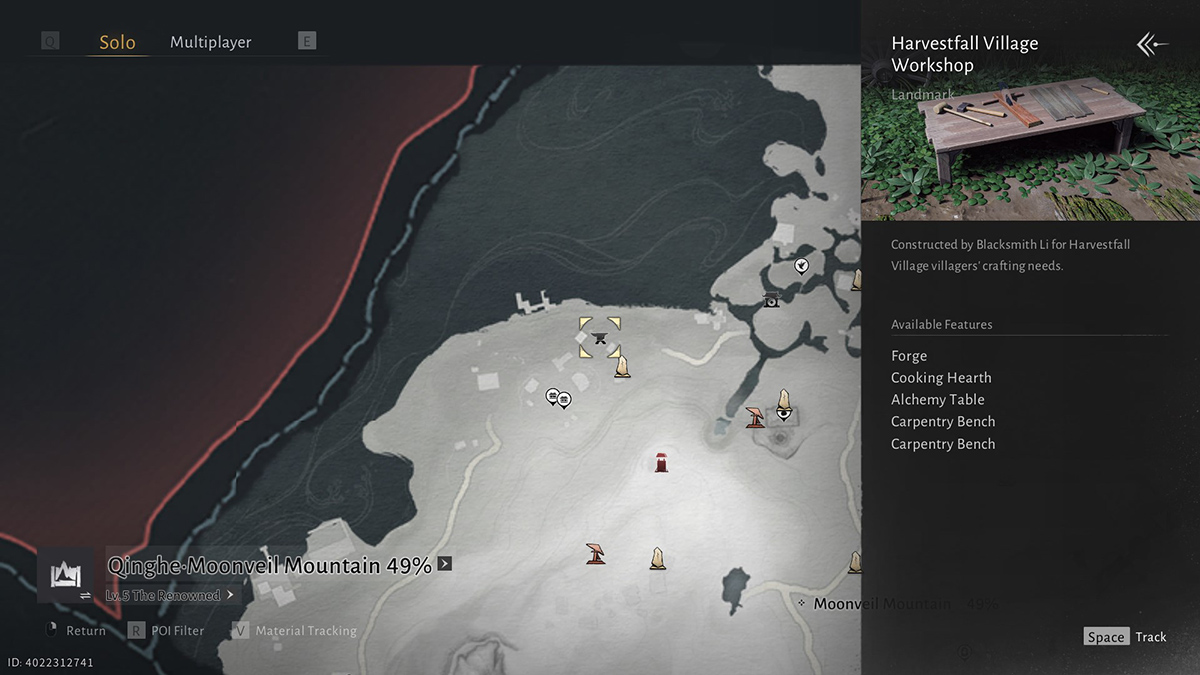Select the bird pin map marker

click(801, 265)
